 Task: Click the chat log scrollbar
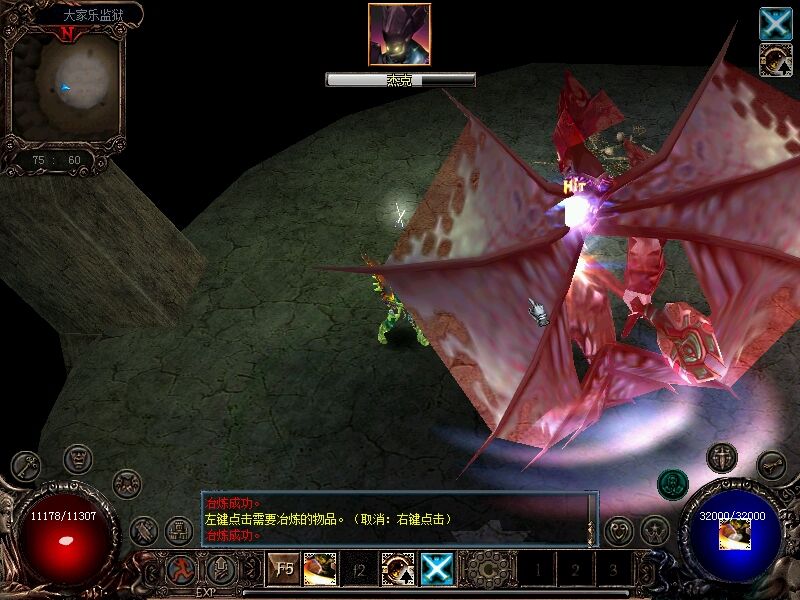(x=591, y=519)
